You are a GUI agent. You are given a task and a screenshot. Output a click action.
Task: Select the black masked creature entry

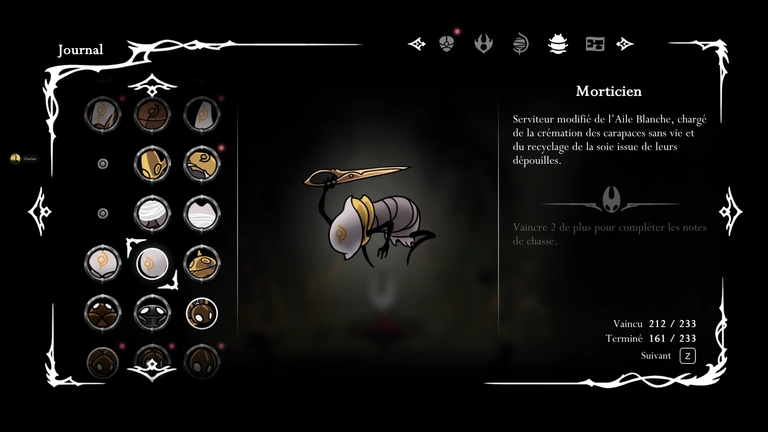click(x=152, y=312)
